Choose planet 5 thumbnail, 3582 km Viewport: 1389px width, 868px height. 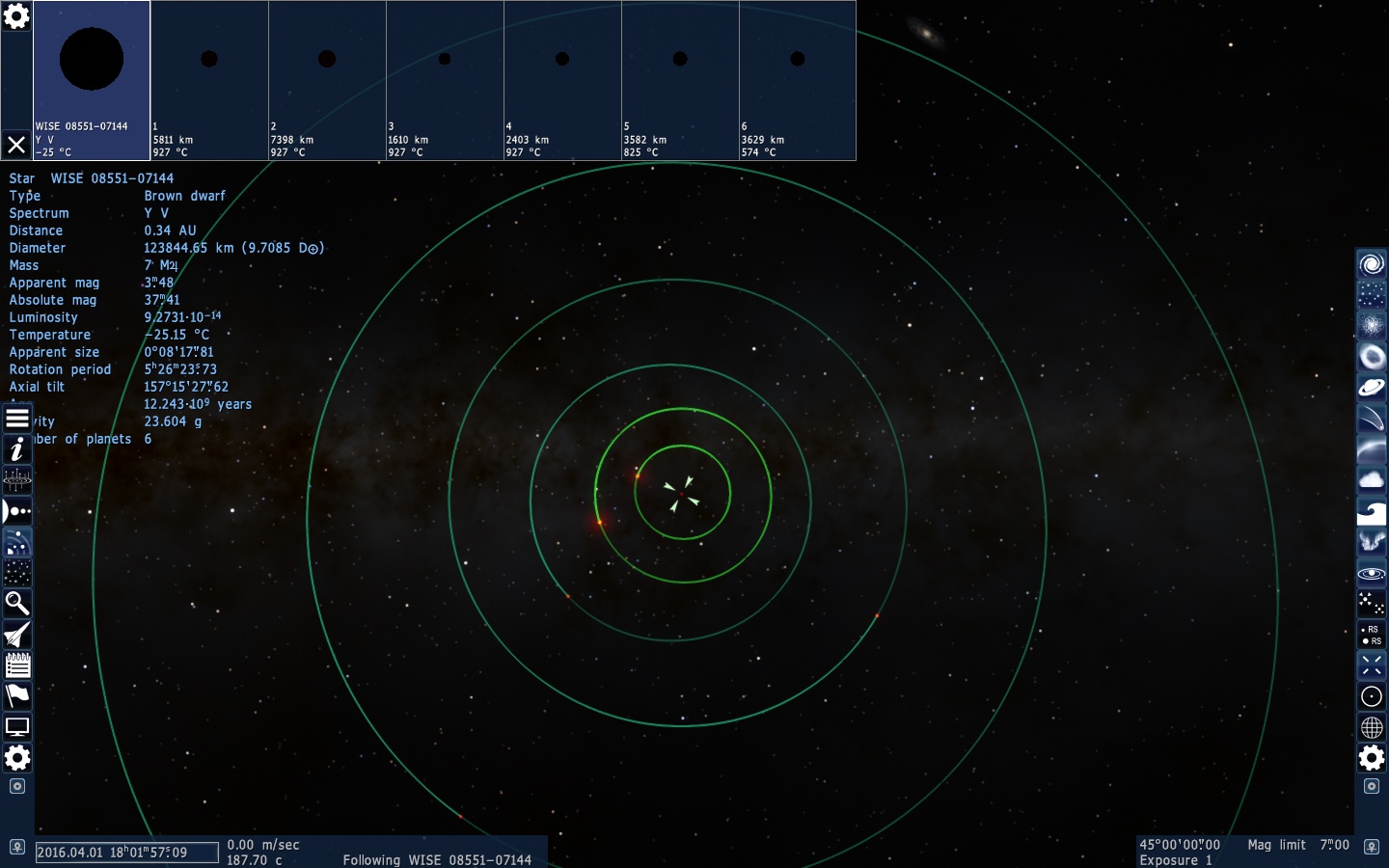(680, 80)
